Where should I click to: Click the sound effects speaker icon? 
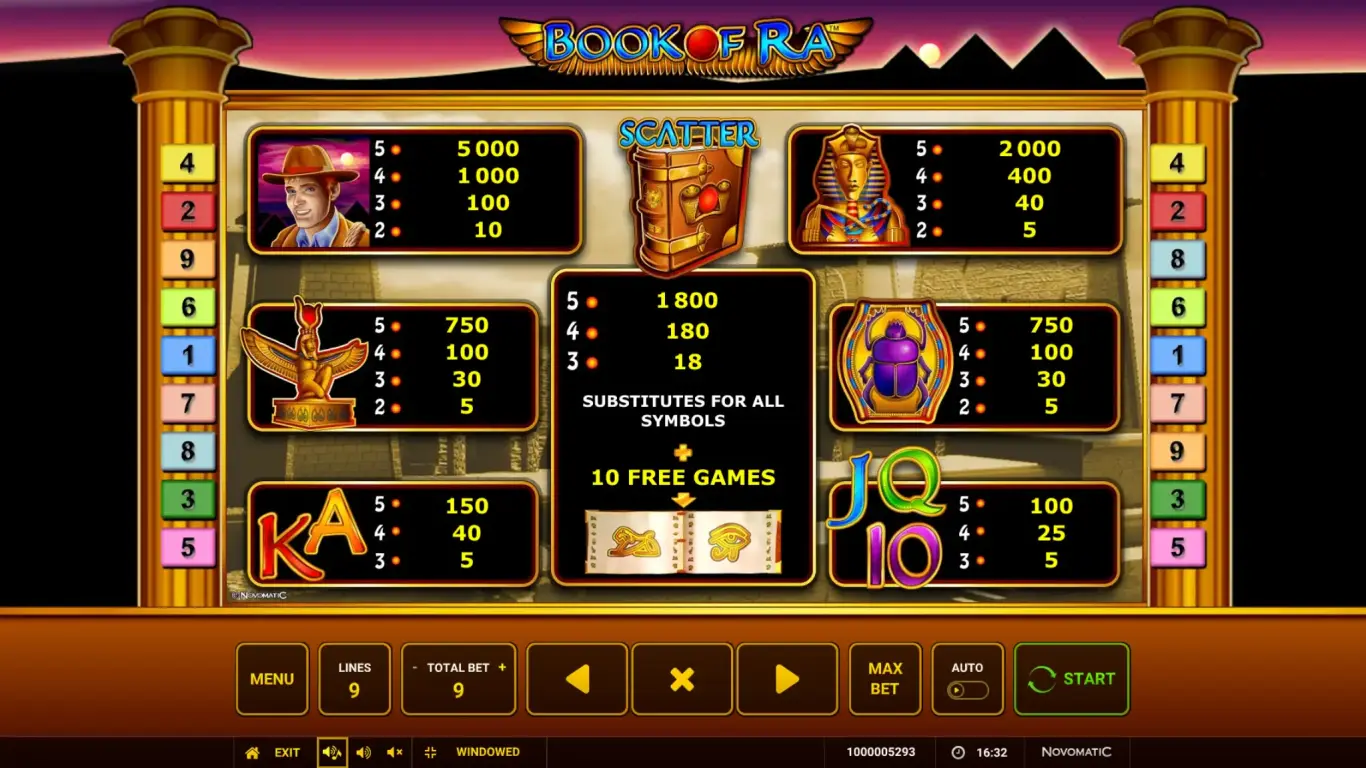pos(363,752)
